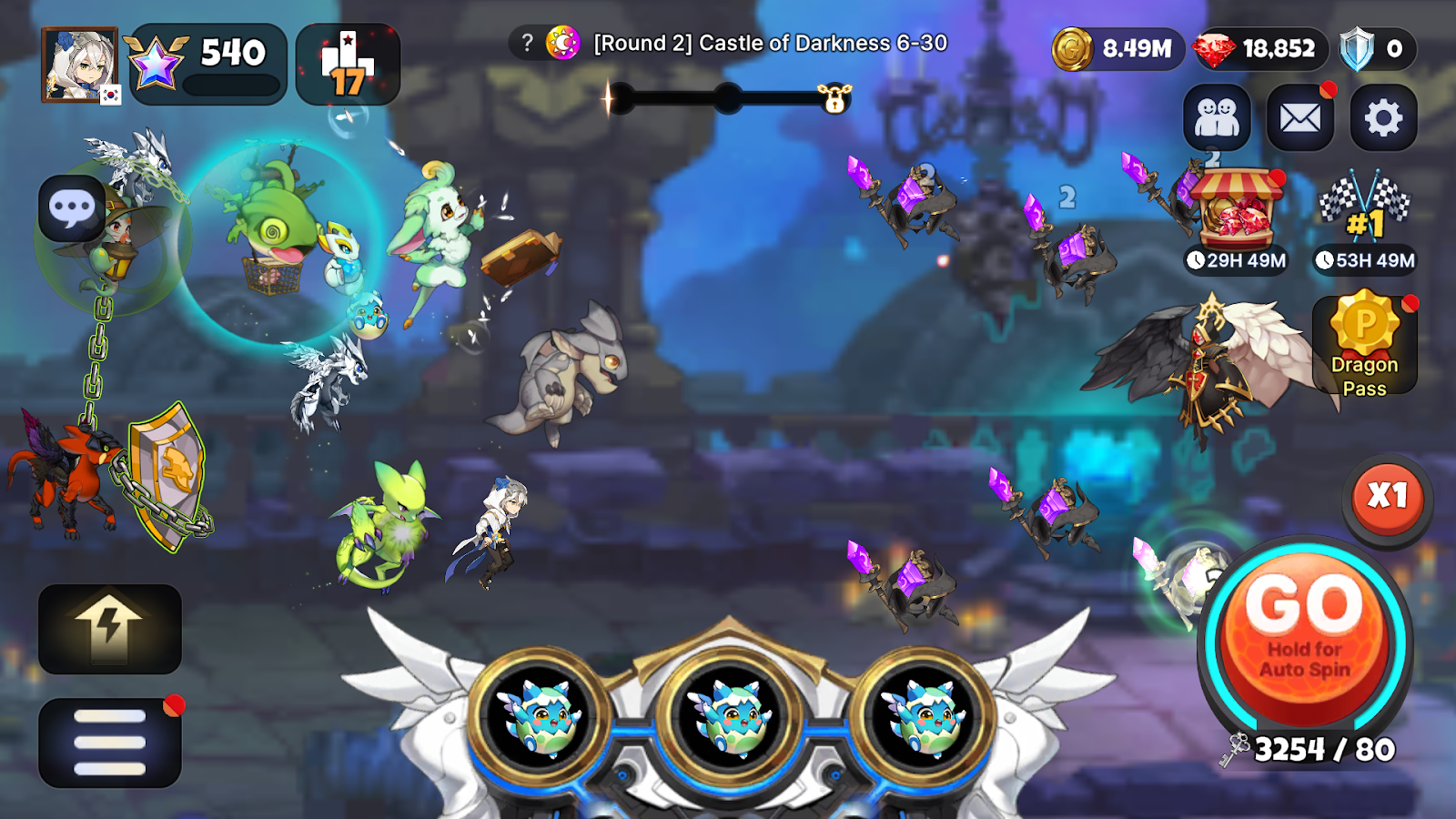
Task: Toggle the X1 speed multiplier
Action: pyautogui.click(x=1387, y=497)
